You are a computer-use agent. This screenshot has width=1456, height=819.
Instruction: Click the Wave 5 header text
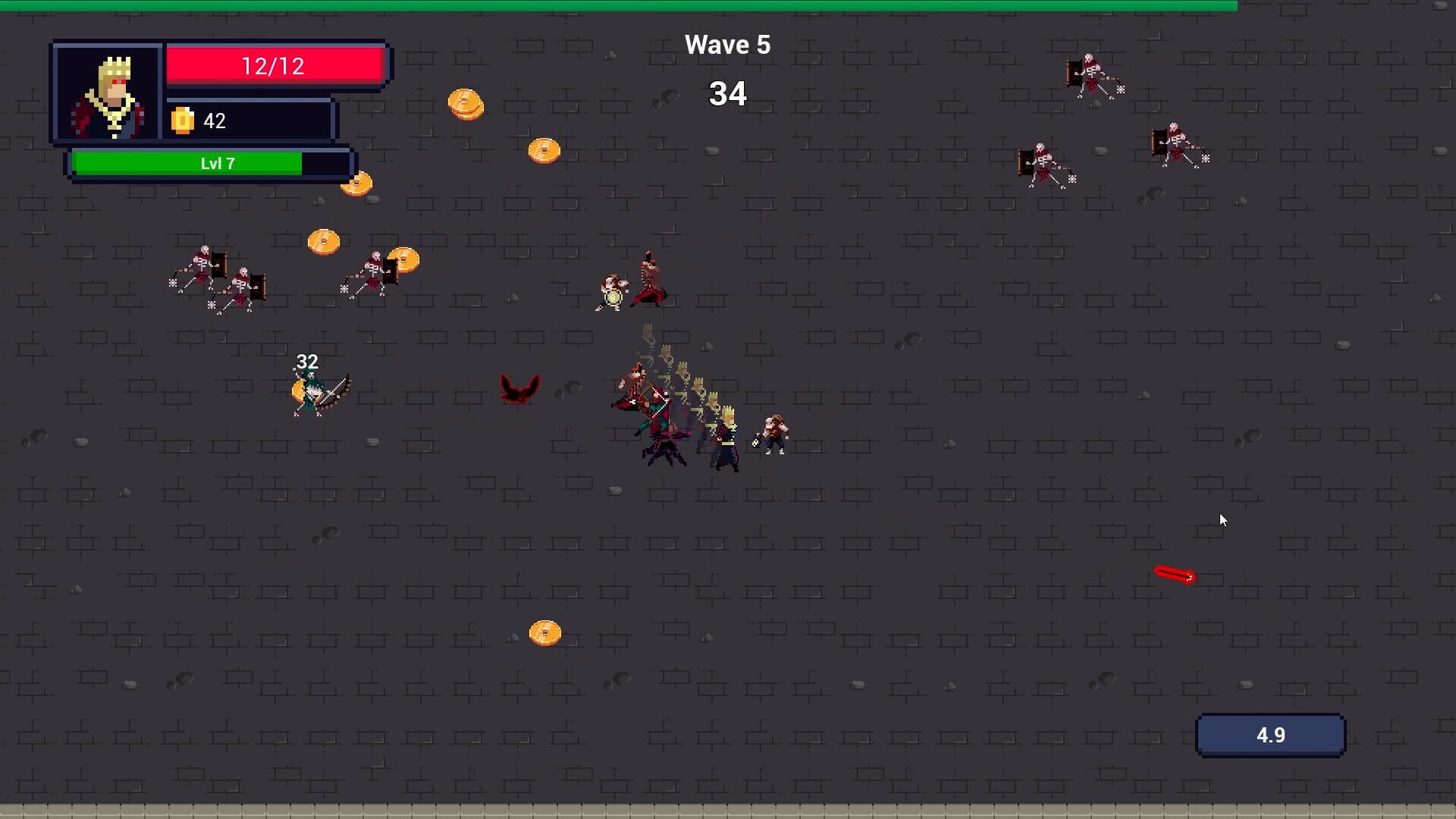tap(726, 44)
